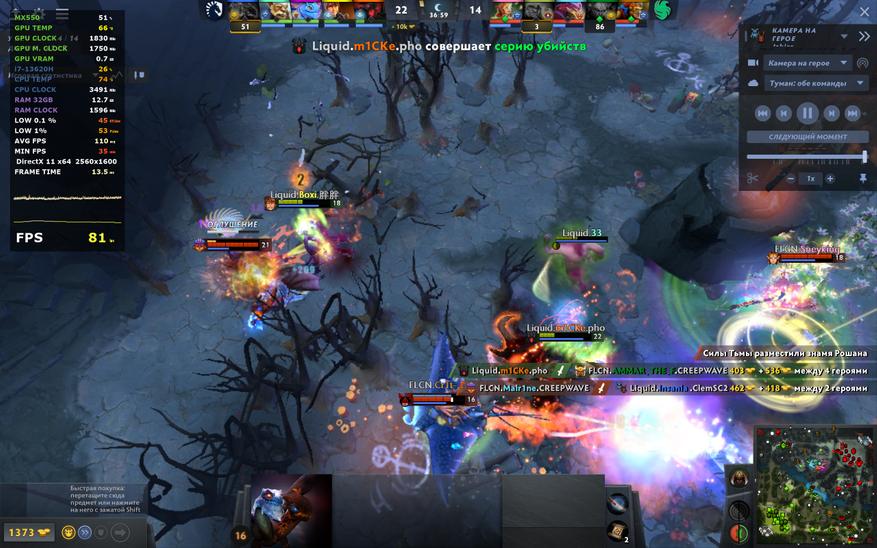The height and width of the screenshot is (548, 877).
Task: Open the top-left hamburger menu
Action: click(x=62, y=15)
